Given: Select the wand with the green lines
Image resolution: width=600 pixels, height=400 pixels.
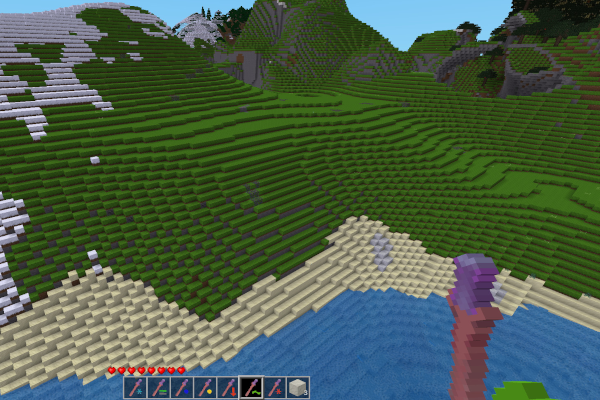Looking at the screenshot, I should (x=159, y=387).
